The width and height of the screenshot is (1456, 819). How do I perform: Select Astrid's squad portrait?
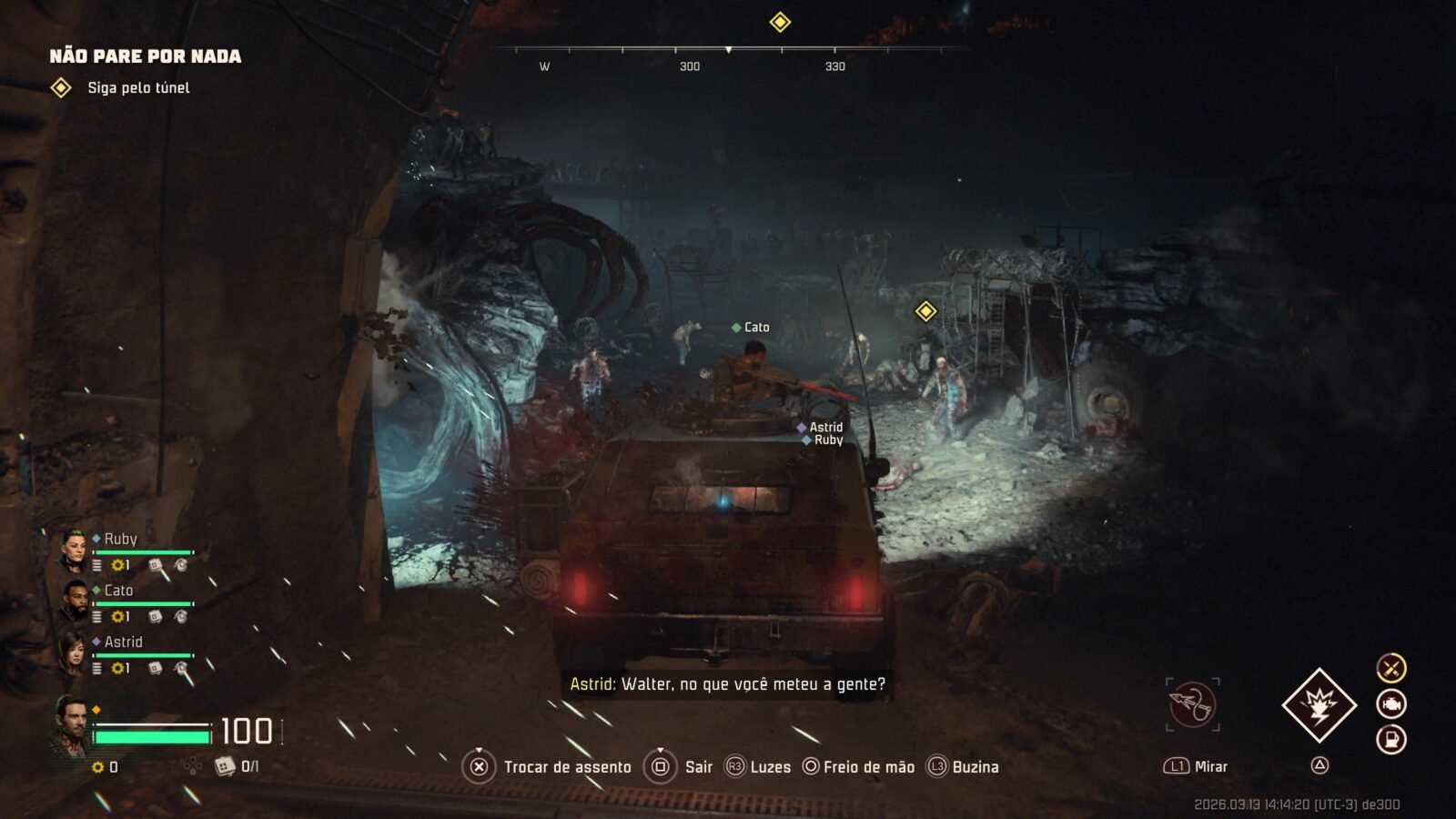pos(74,652)
